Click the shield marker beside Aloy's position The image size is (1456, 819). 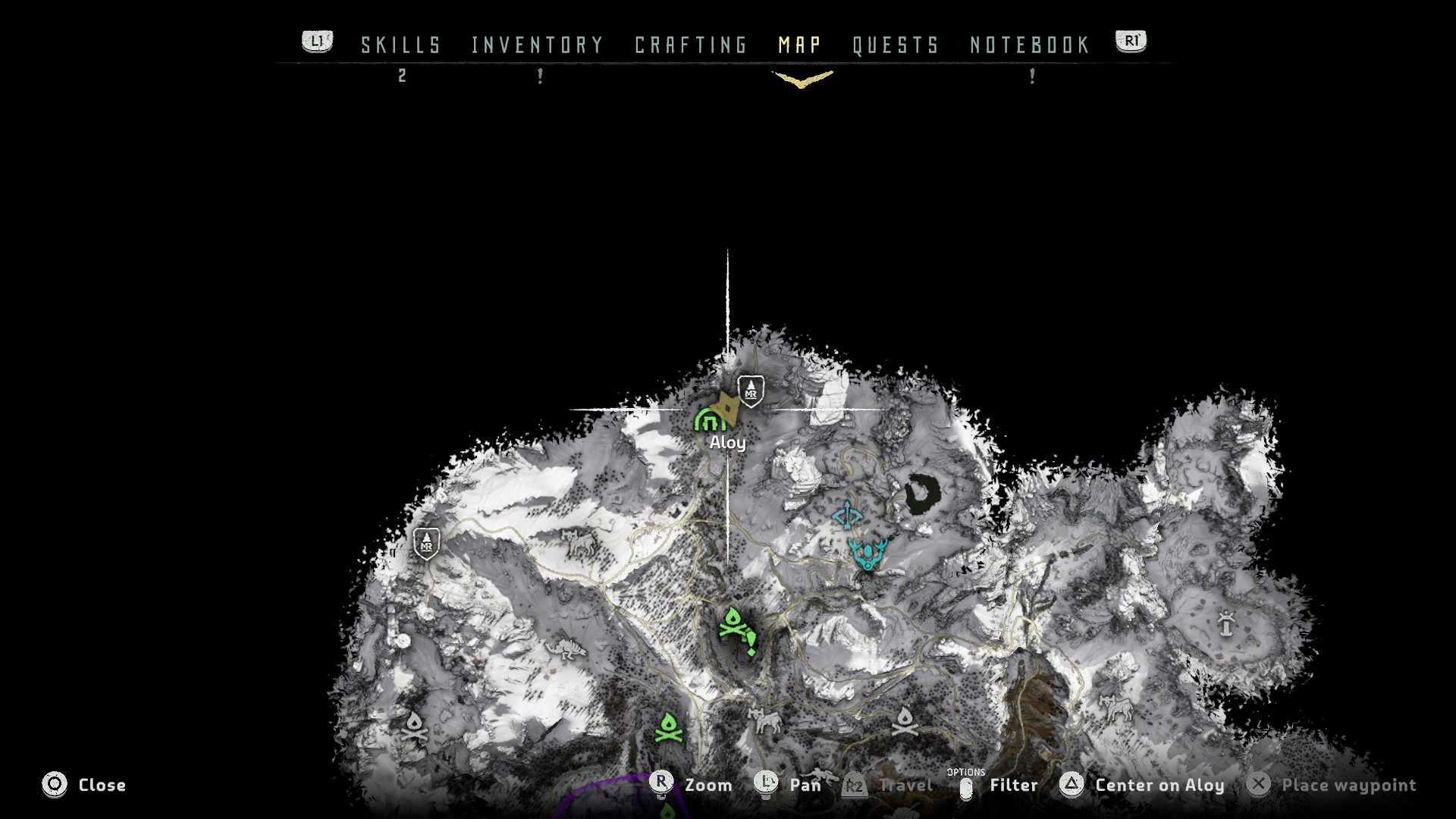click(x=751, y=391)
